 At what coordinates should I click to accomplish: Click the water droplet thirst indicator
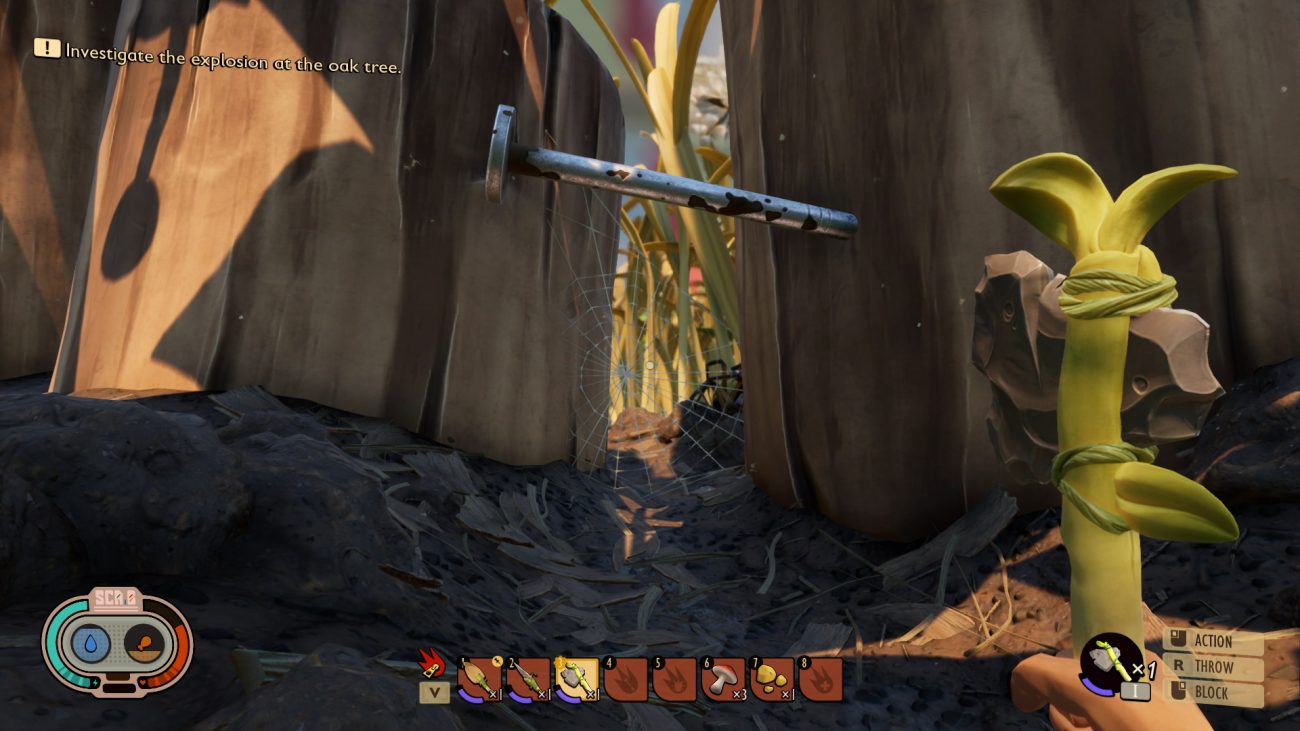91,643
